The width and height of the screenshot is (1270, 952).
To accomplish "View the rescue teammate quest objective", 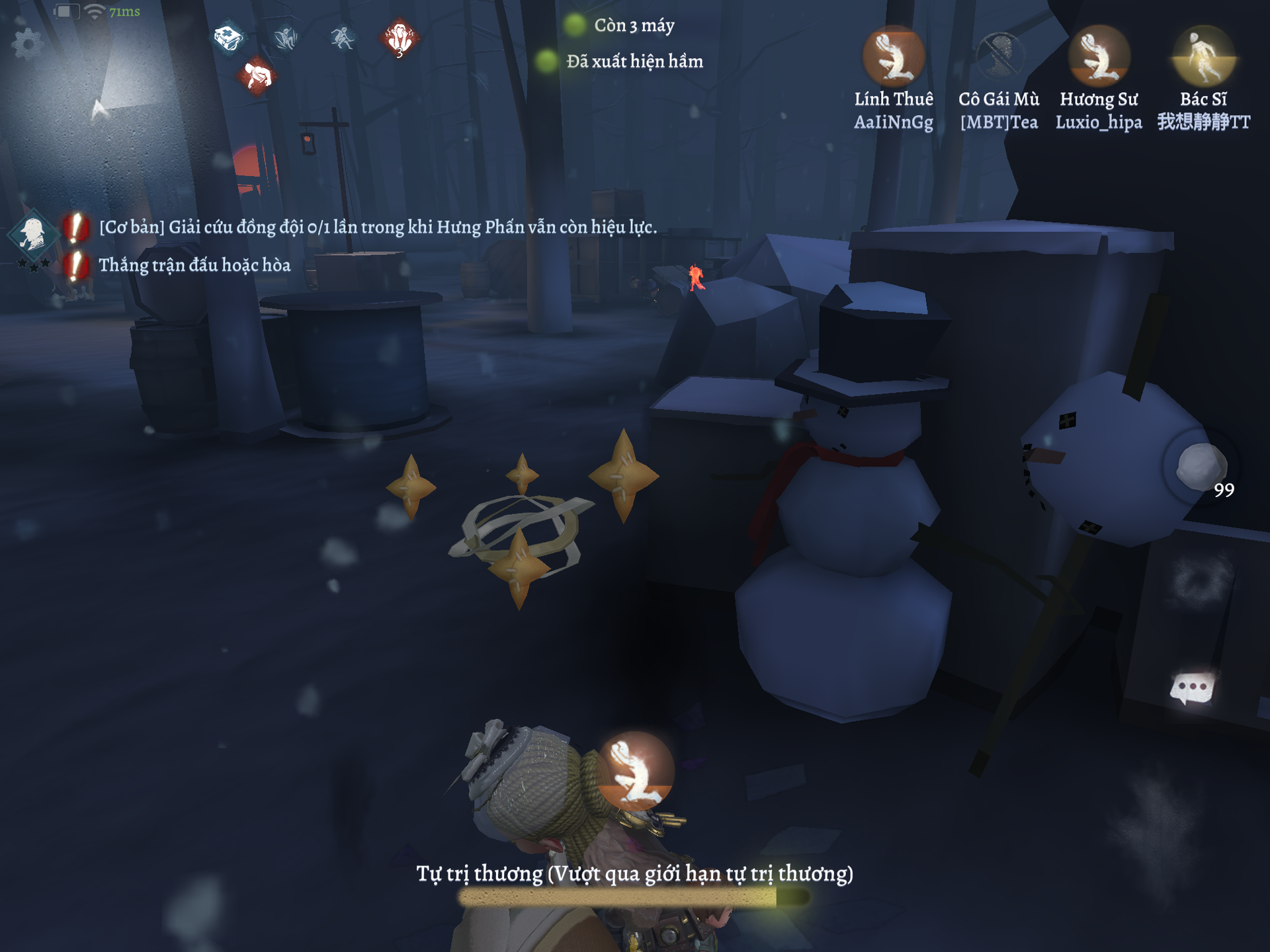I will (377, 227).
